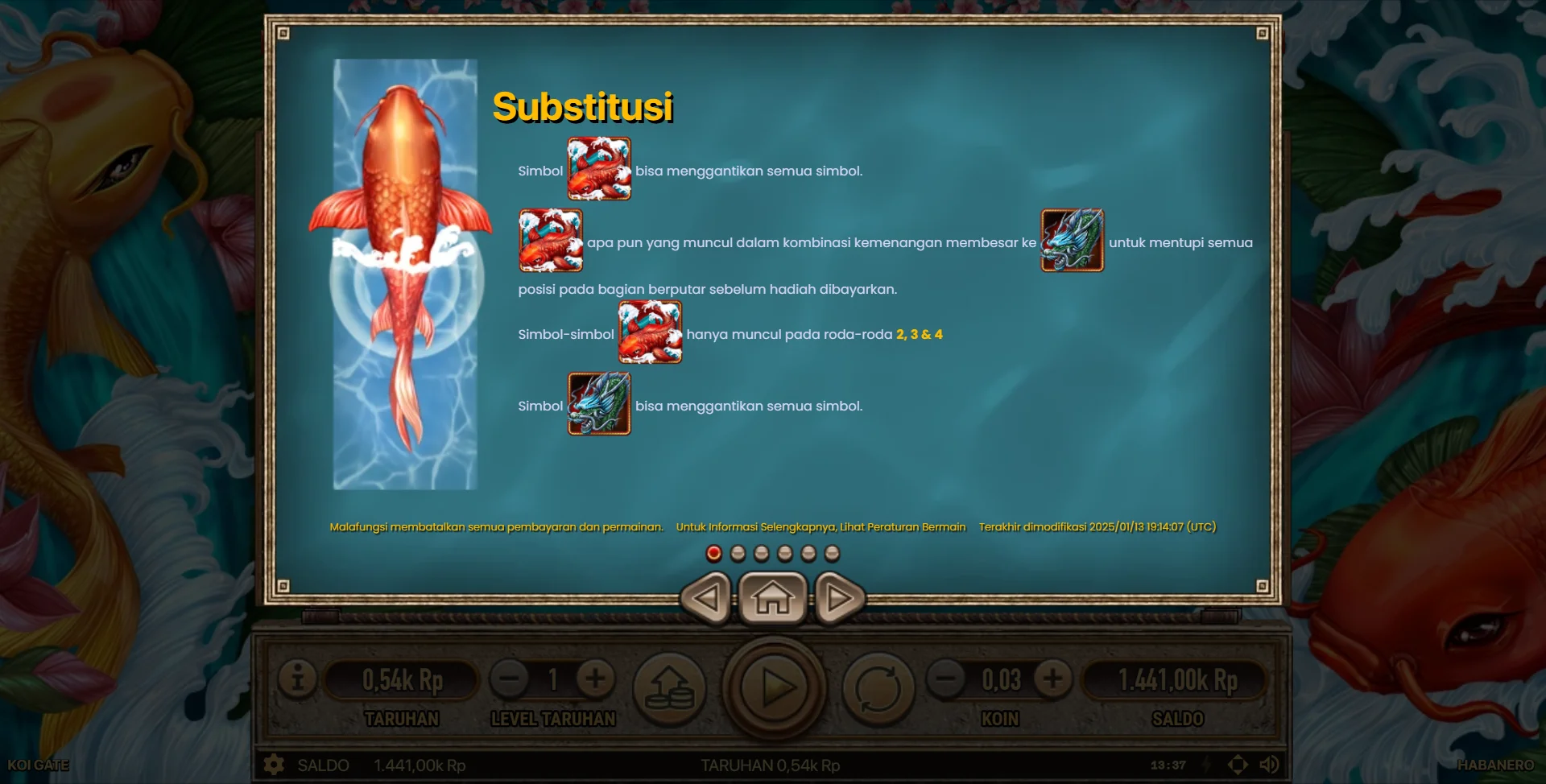
Task: Select the KOI GATE label in bottom-left
Action: [39, 765]
